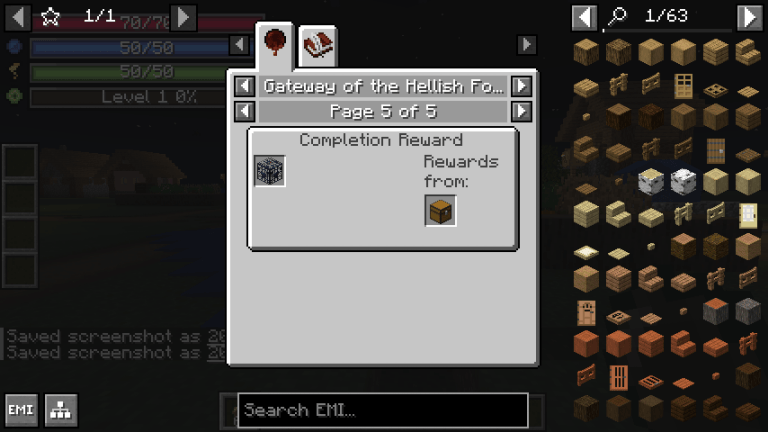Go to next favorites page arrow
This screenshot has width=768, height=432.
click(x=183, y=17)
